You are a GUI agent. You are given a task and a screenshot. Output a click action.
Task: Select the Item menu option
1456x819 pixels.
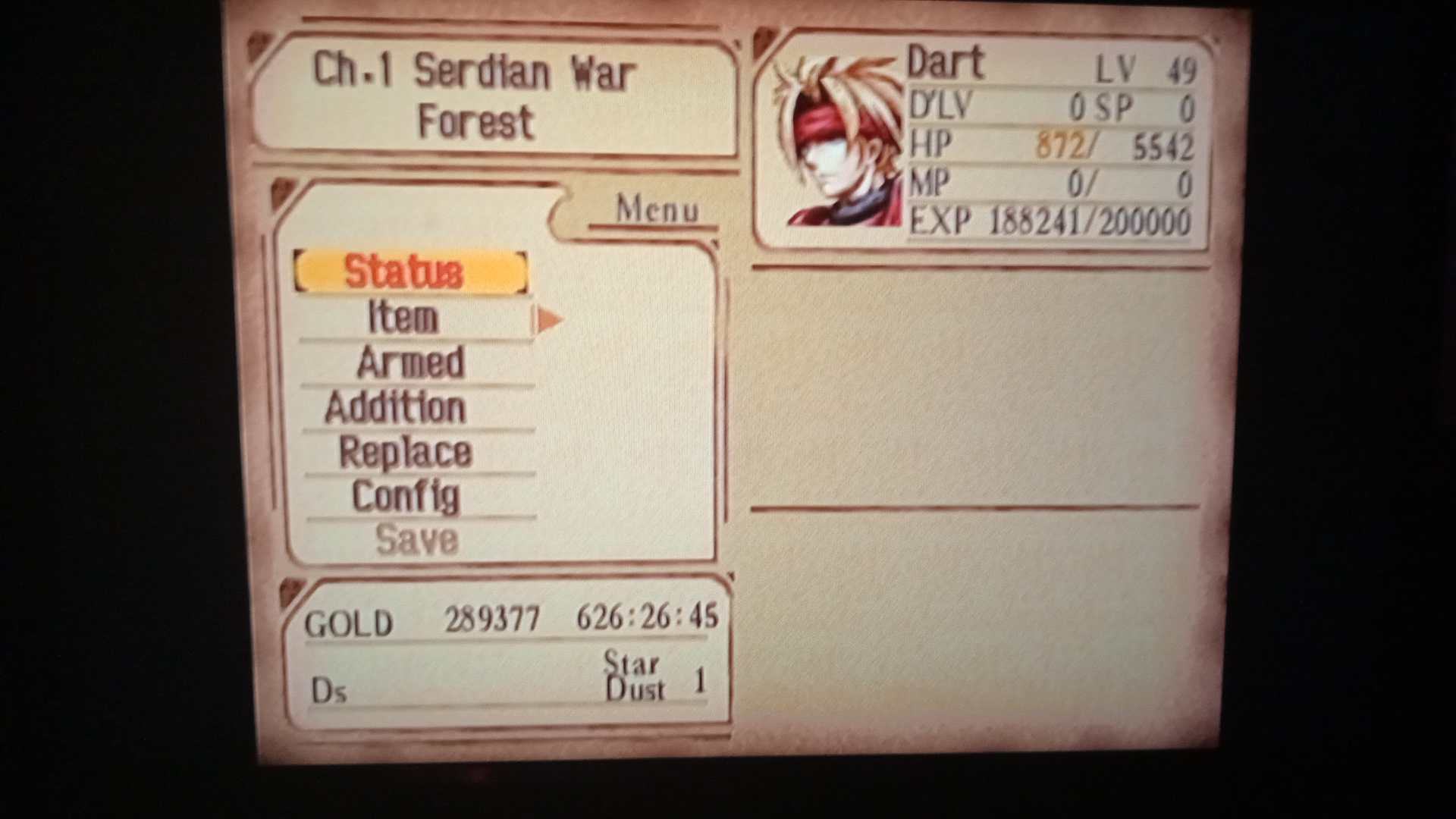coord(402,318)
